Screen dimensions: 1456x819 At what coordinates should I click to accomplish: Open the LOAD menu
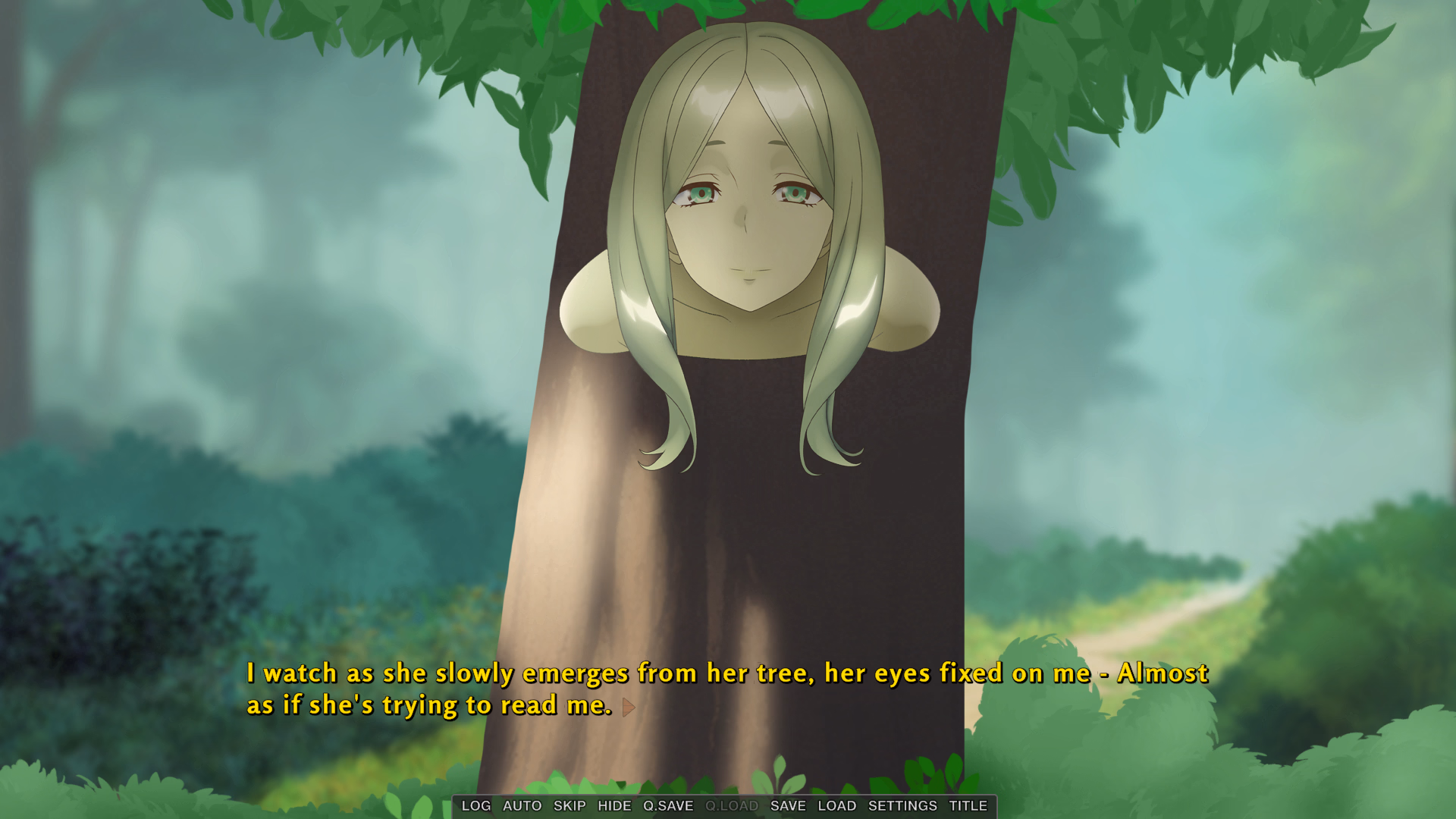pyautogui.click(x=837, y=806)
